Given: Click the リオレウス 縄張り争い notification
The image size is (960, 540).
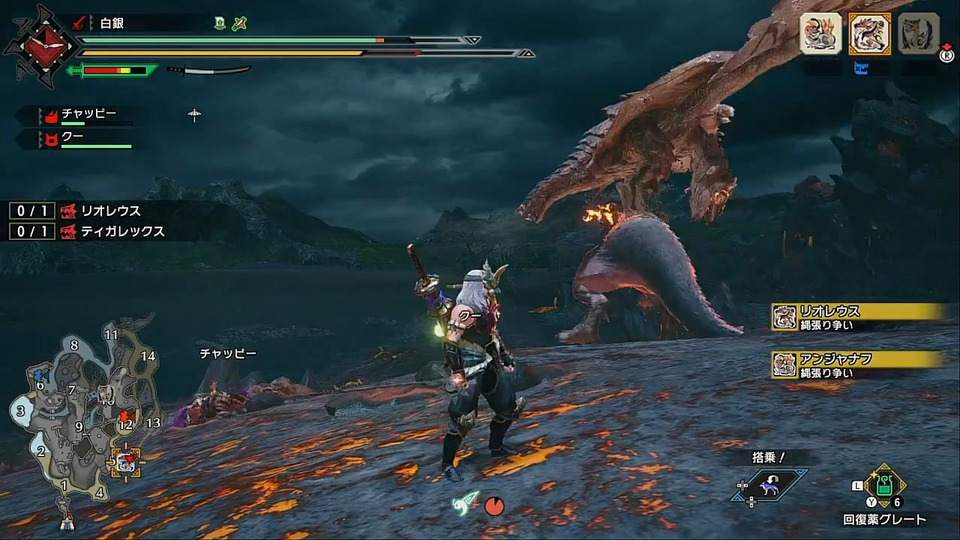Looking at the screenshot, I should coord(860,317).
